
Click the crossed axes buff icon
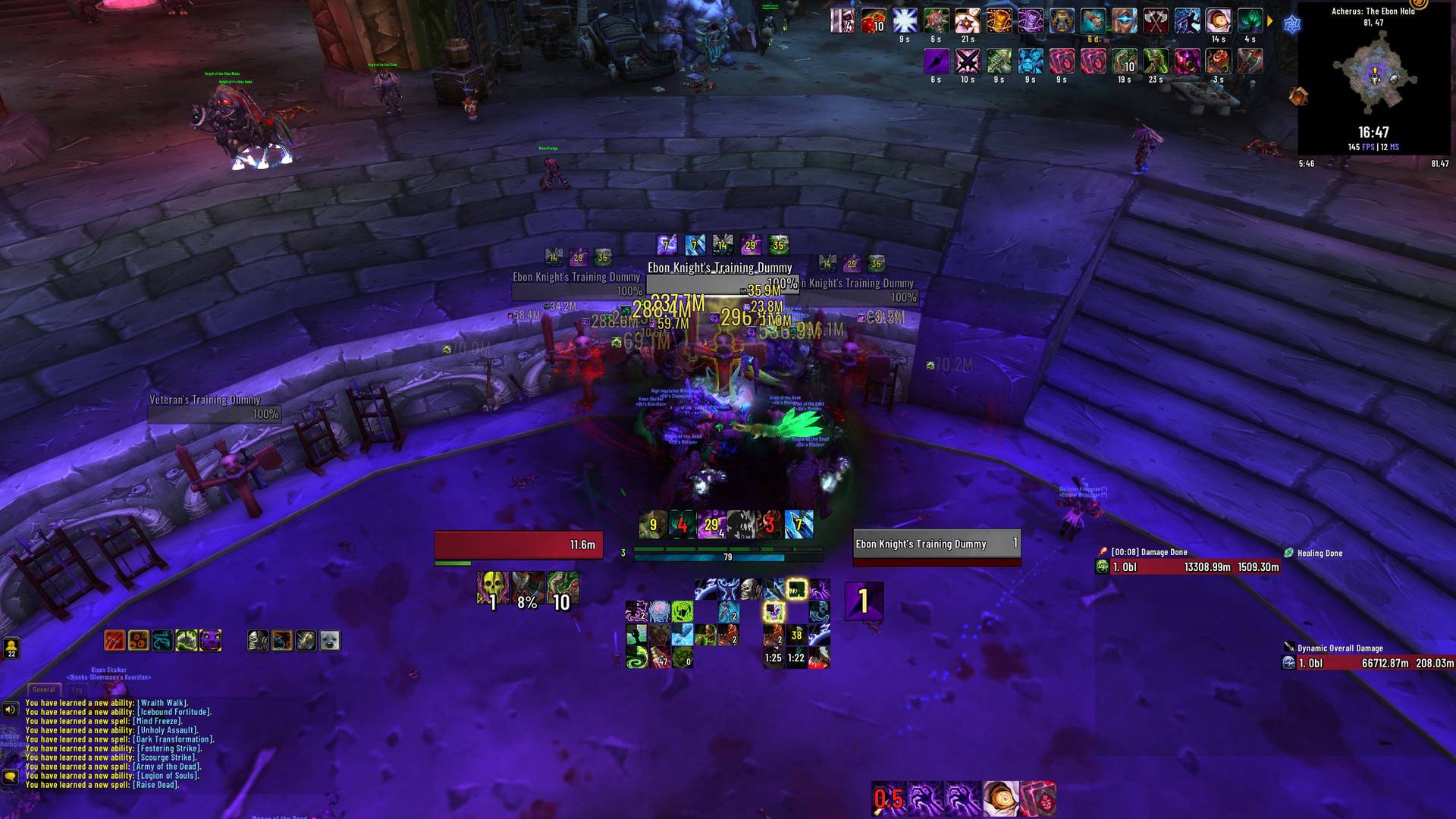(1155, 21)
